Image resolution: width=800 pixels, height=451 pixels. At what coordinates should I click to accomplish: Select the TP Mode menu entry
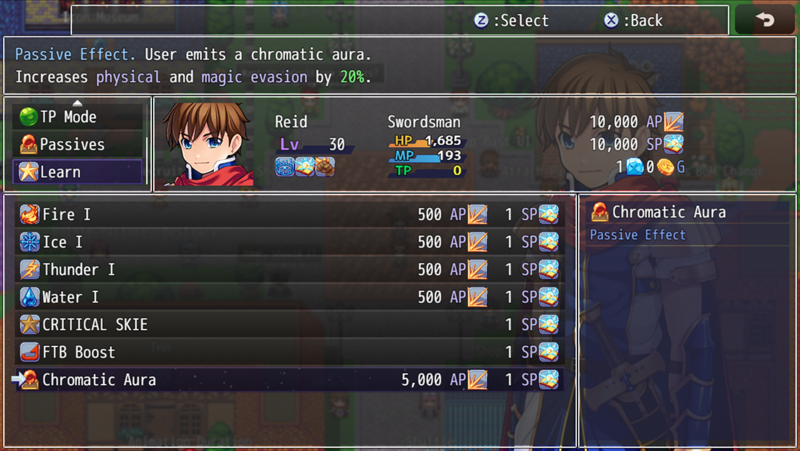click(x=78, y=117)
